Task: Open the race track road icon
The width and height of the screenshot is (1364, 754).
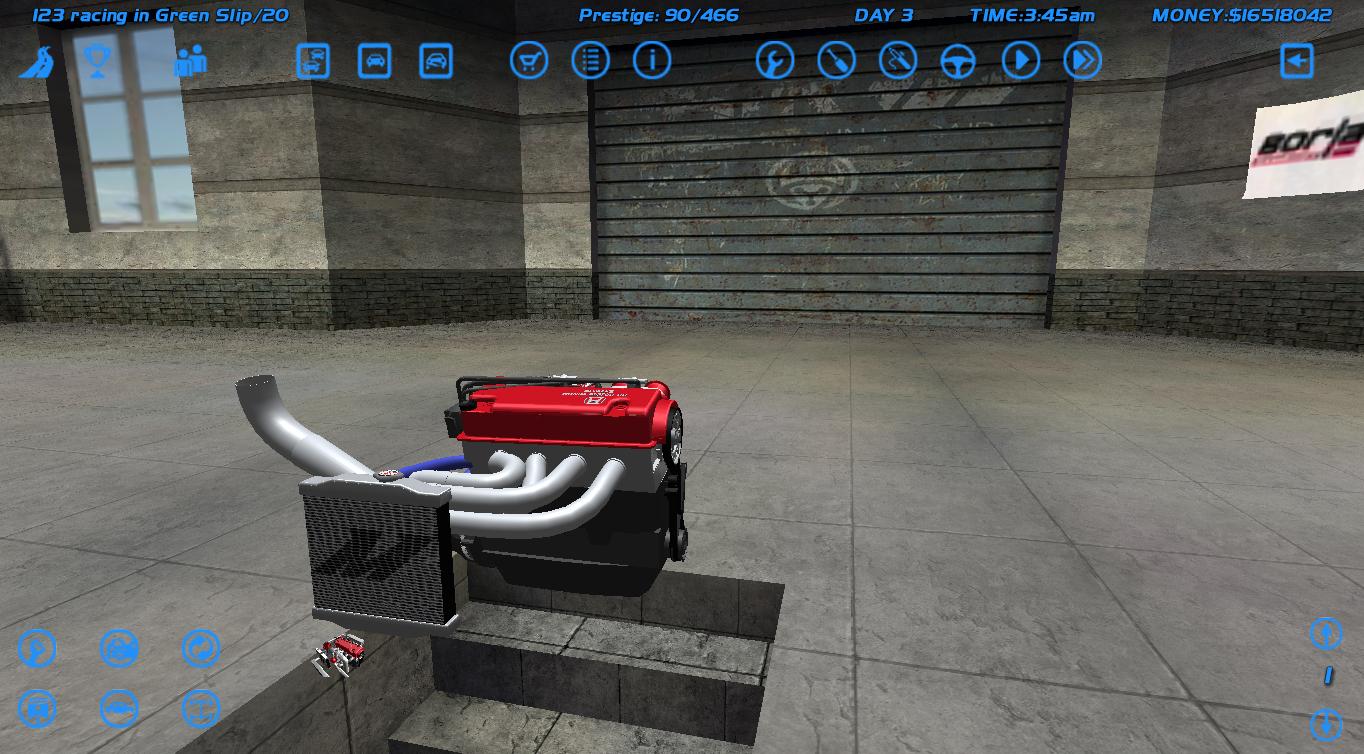Action: 37,60
